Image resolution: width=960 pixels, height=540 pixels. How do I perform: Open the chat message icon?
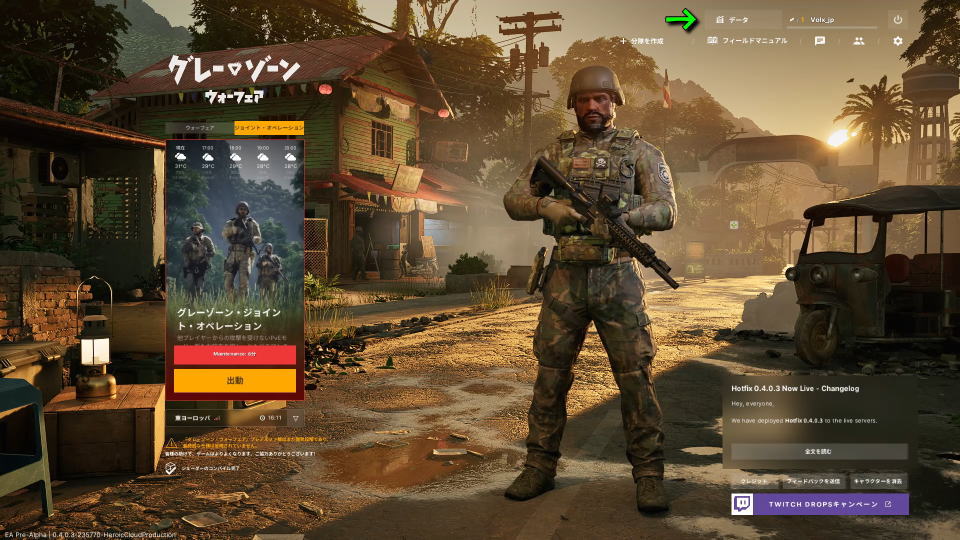820,41
